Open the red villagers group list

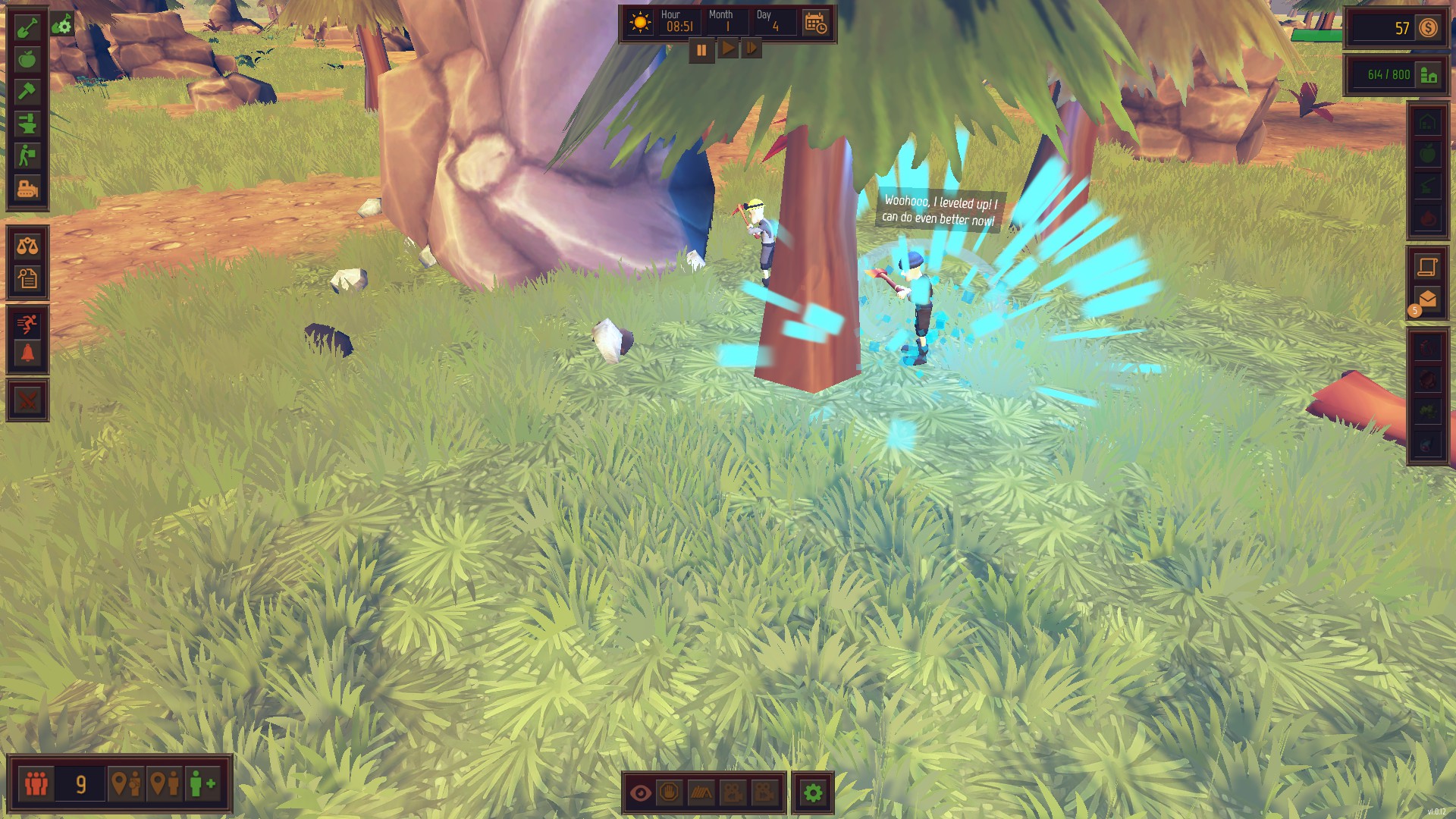click(36, 783)
